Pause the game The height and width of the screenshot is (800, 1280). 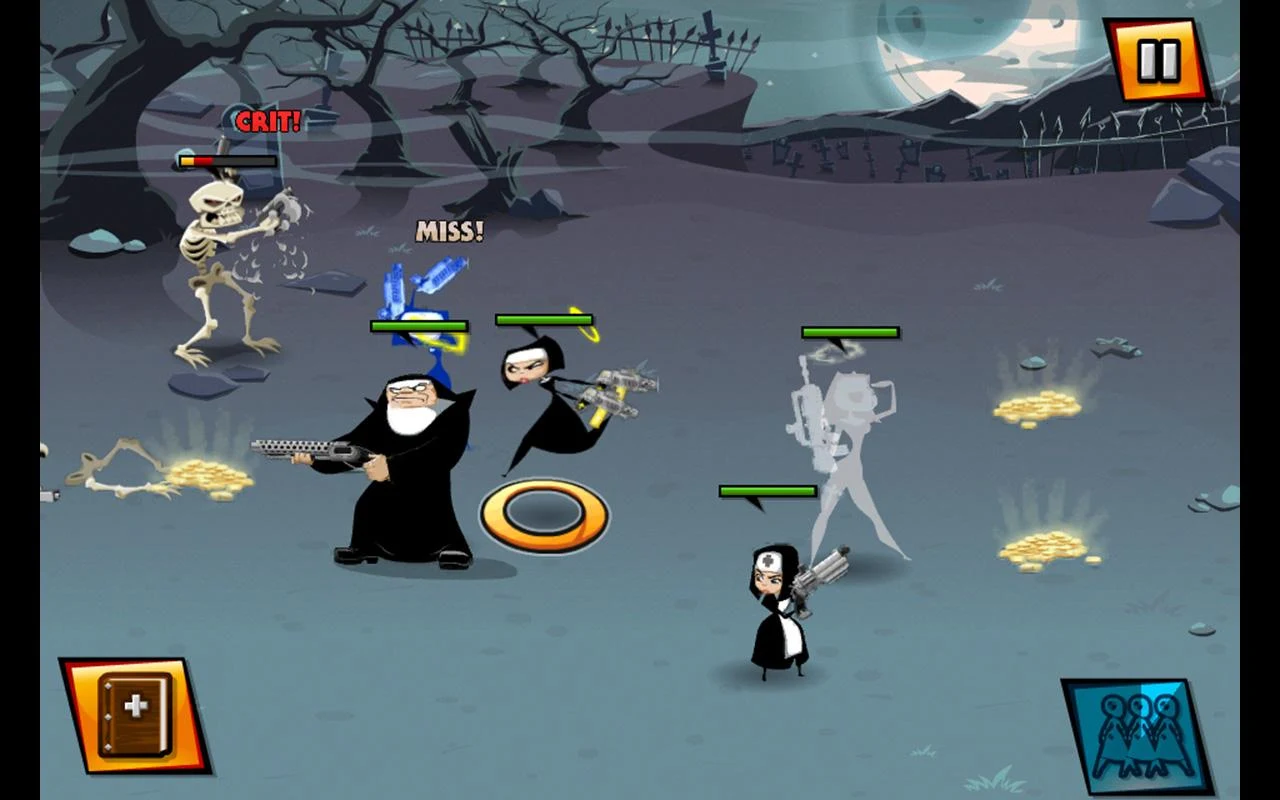pos(1157,60)
